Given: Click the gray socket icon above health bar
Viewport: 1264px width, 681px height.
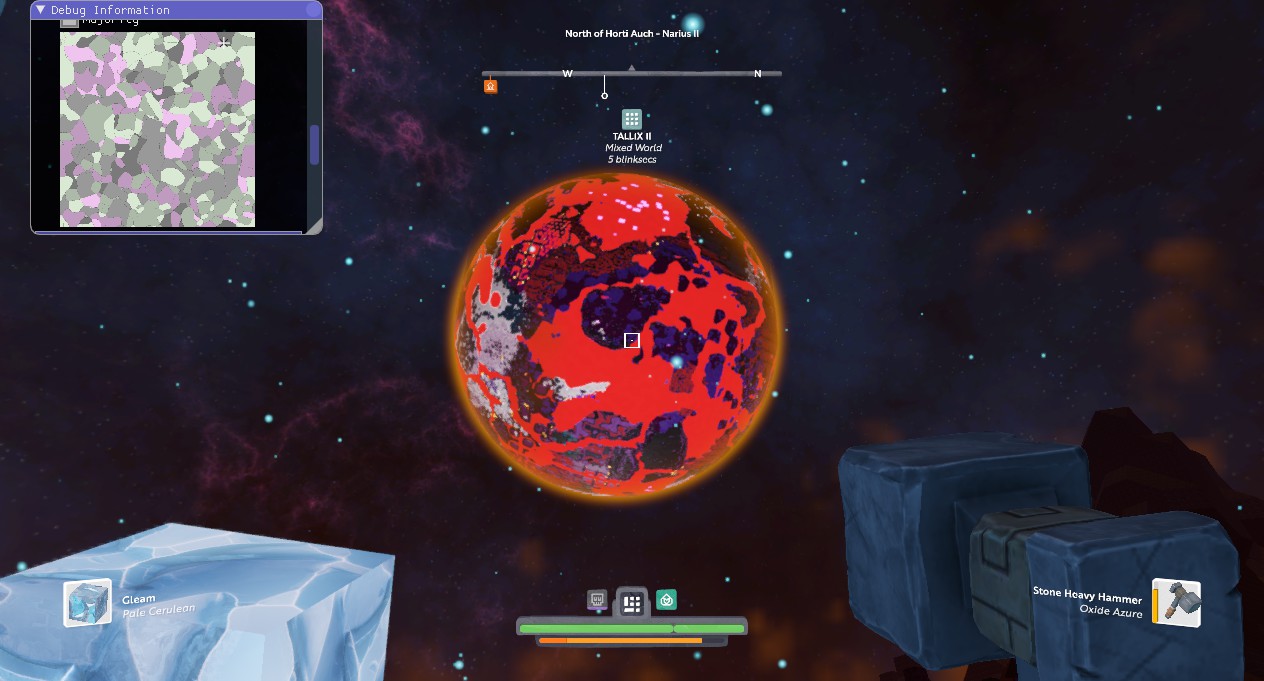Looking at the screenshot, I should tap(597, 600).
